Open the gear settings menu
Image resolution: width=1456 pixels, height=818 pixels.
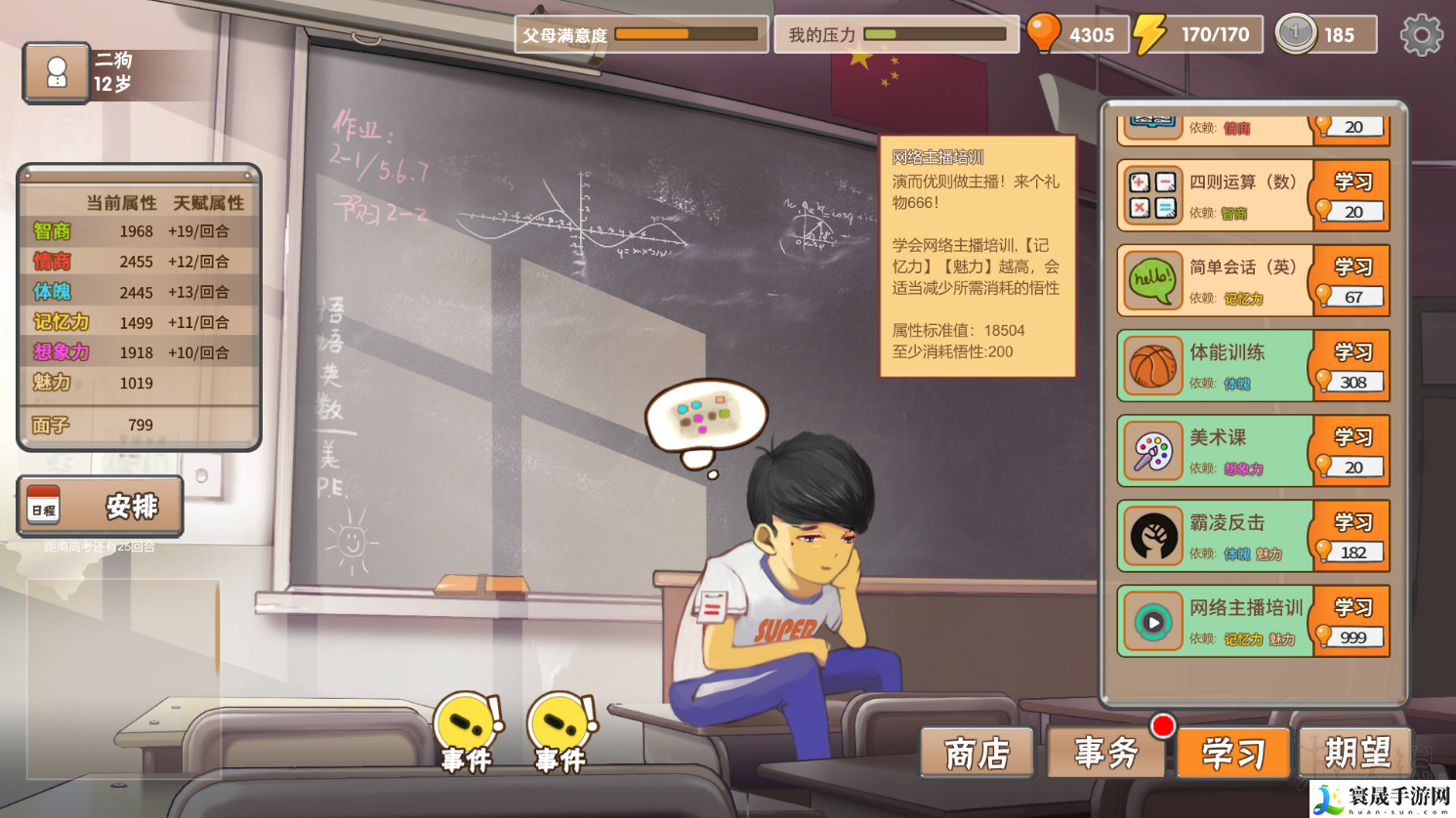click(1421, 35)
